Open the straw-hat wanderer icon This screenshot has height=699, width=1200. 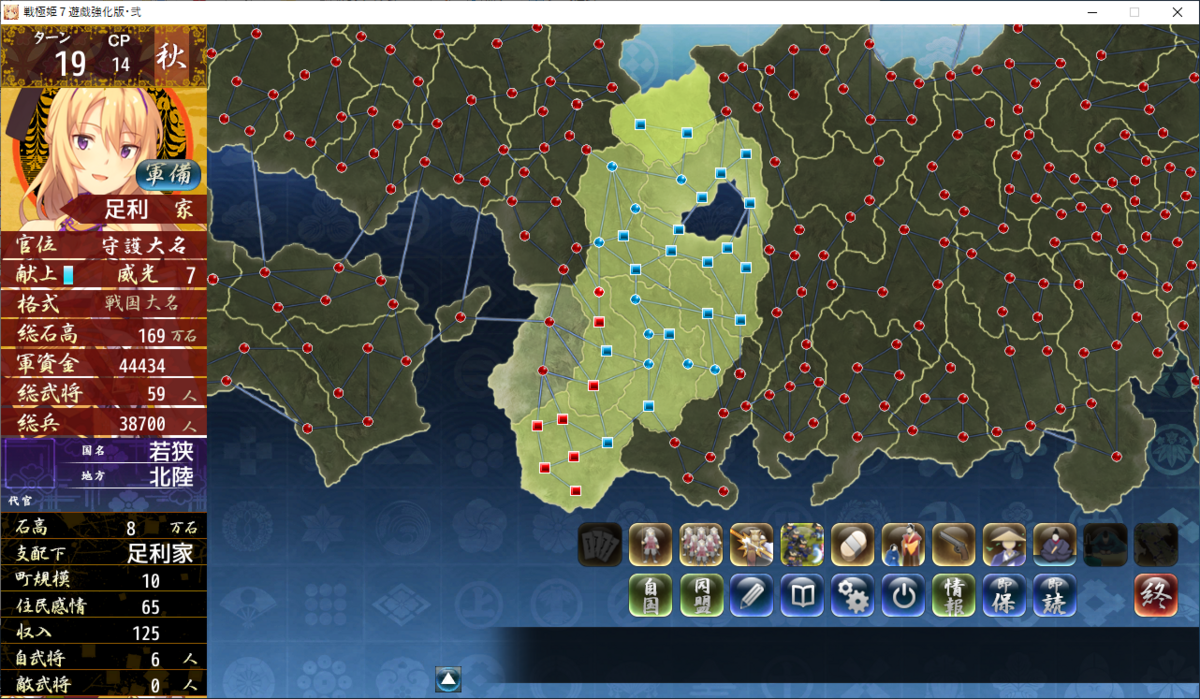1004,545
